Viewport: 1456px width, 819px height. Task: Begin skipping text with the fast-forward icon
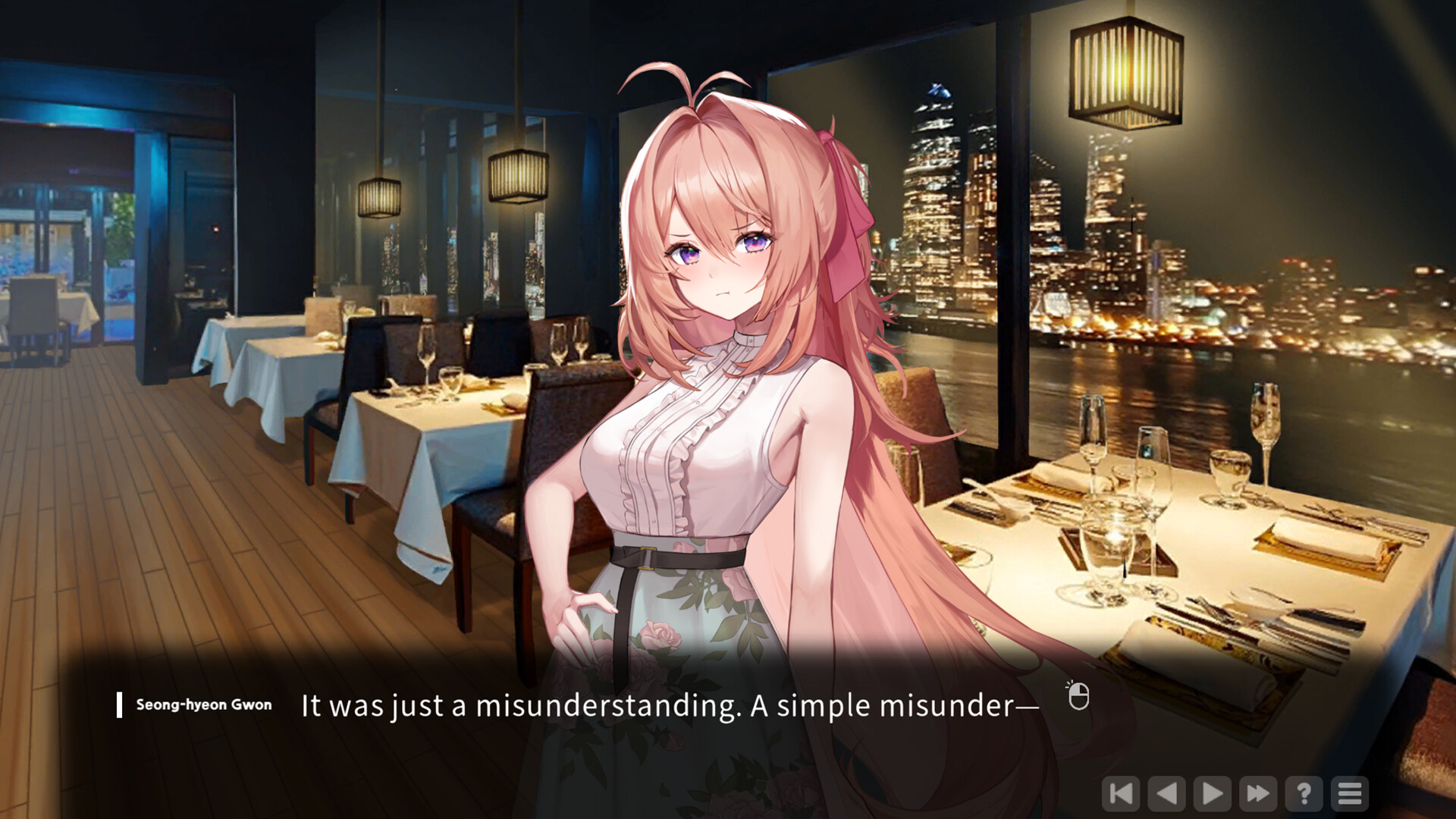tap(1257, 794)
